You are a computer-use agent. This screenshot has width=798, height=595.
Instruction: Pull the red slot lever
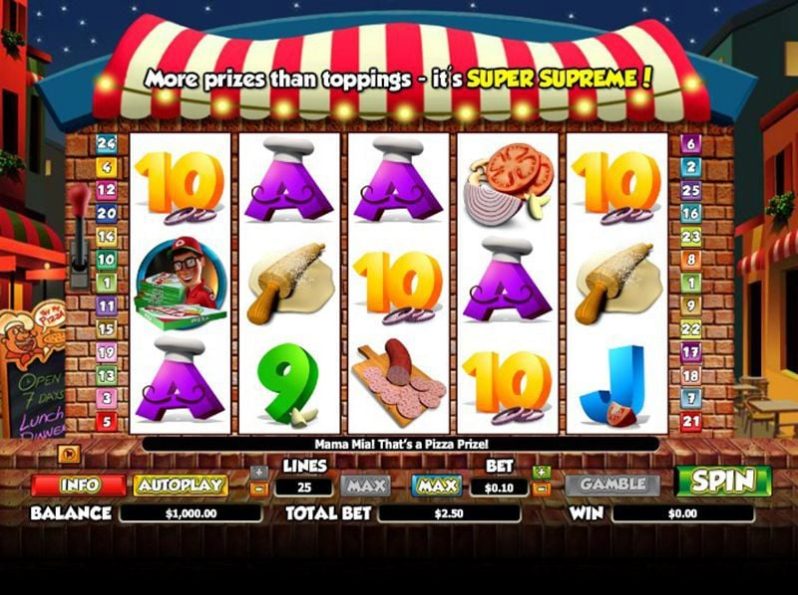[x=80, y=200]
